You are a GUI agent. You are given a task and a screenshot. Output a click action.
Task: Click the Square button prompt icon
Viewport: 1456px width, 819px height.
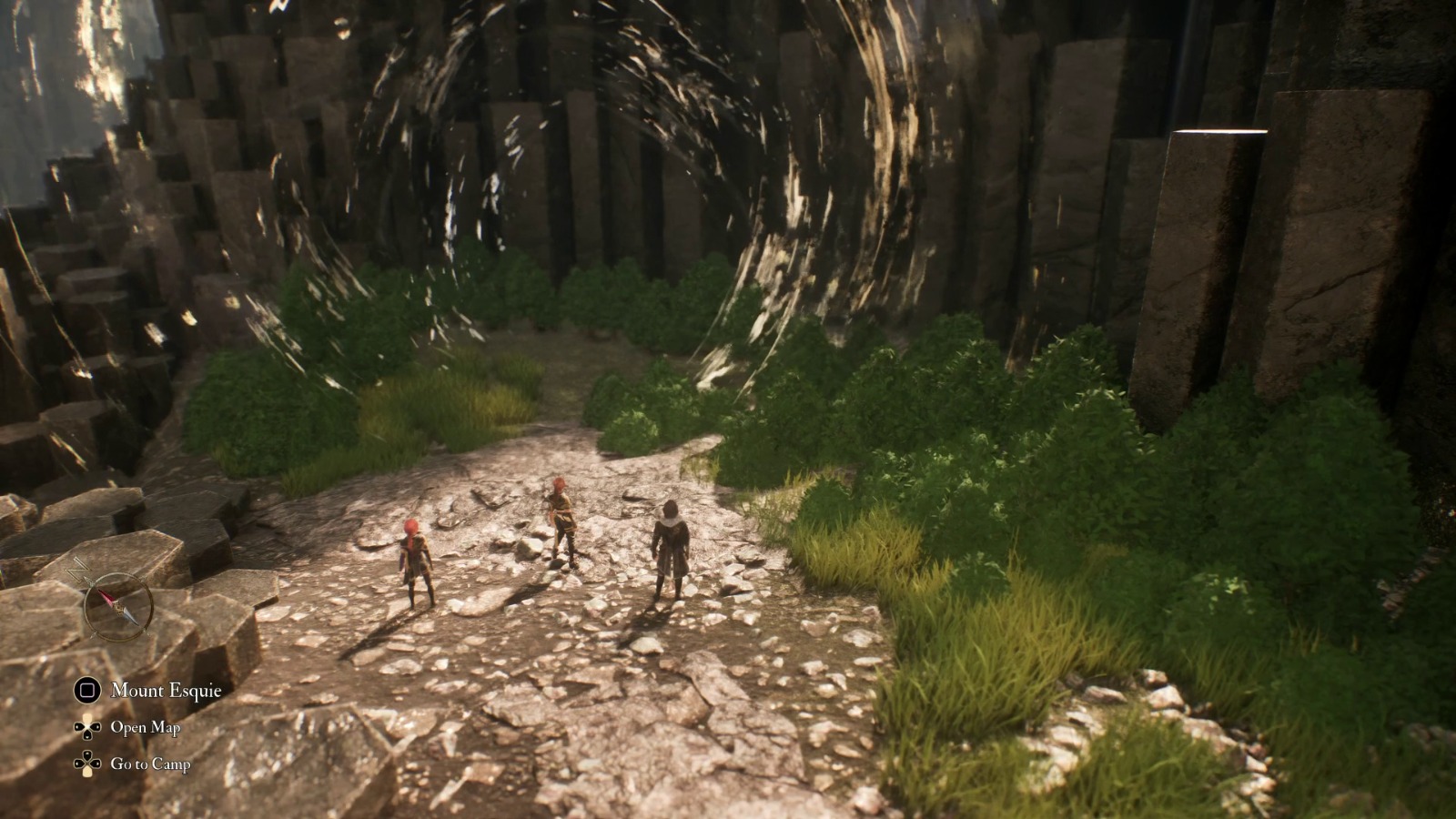point(86,689)
